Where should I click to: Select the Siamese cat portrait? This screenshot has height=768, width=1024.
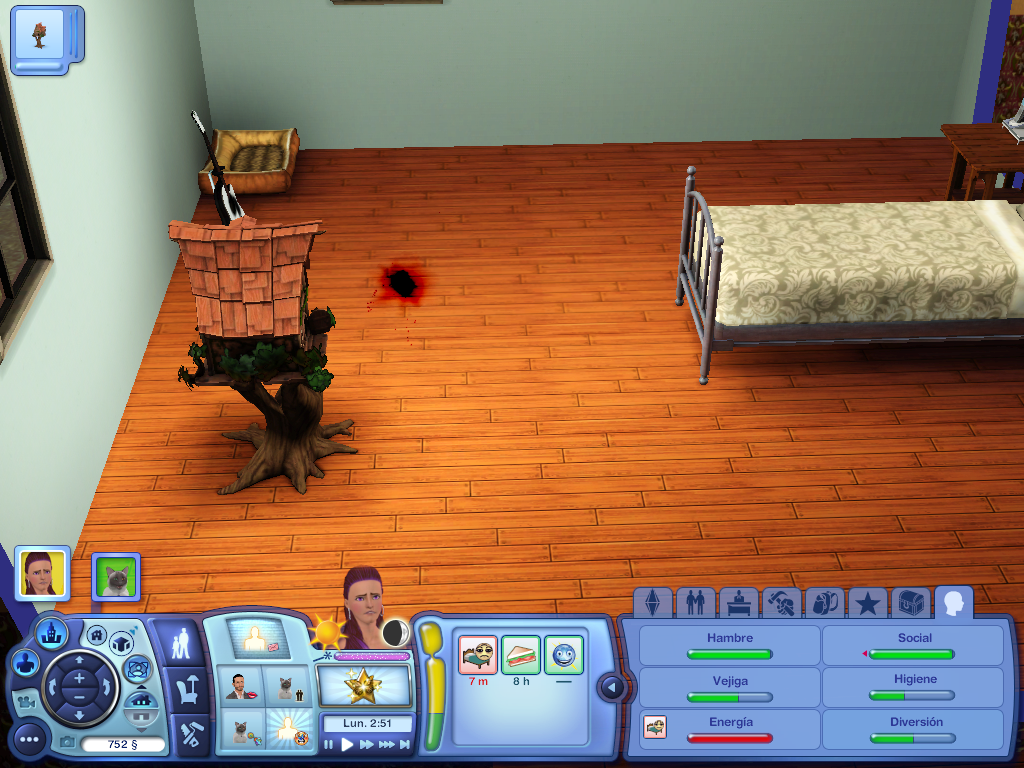pos(116,576)
